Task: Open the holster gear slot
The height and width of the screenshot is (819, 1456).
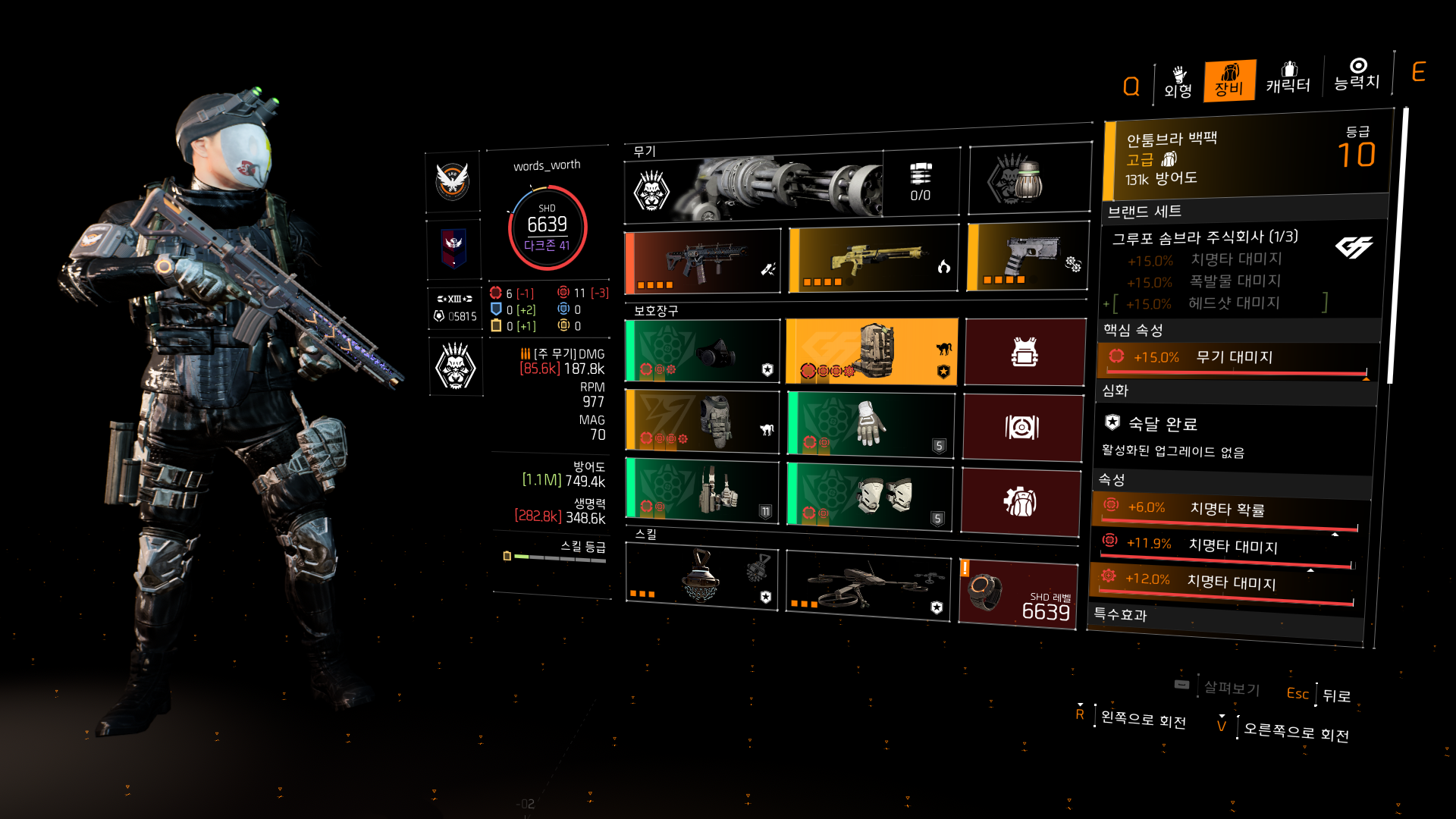Action: coord(702,491)
